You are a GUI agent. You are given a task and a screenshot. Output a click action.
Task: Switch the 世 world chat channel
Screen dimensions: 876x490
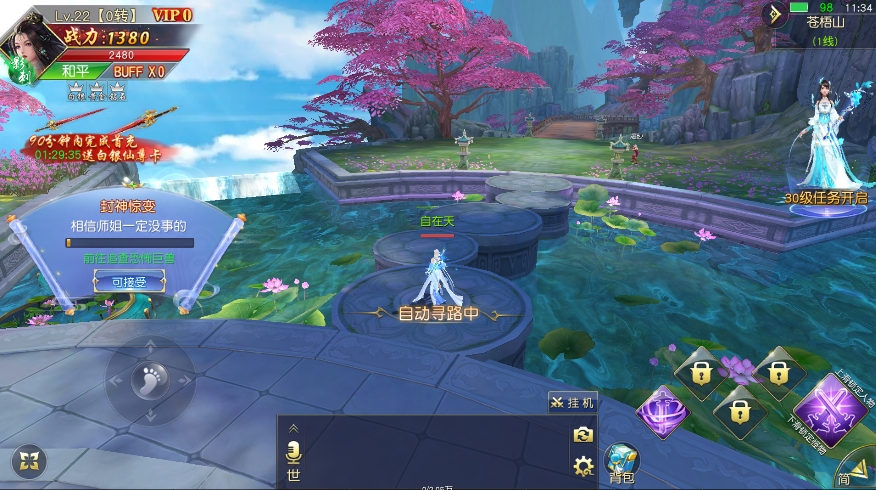click(293, 474)
